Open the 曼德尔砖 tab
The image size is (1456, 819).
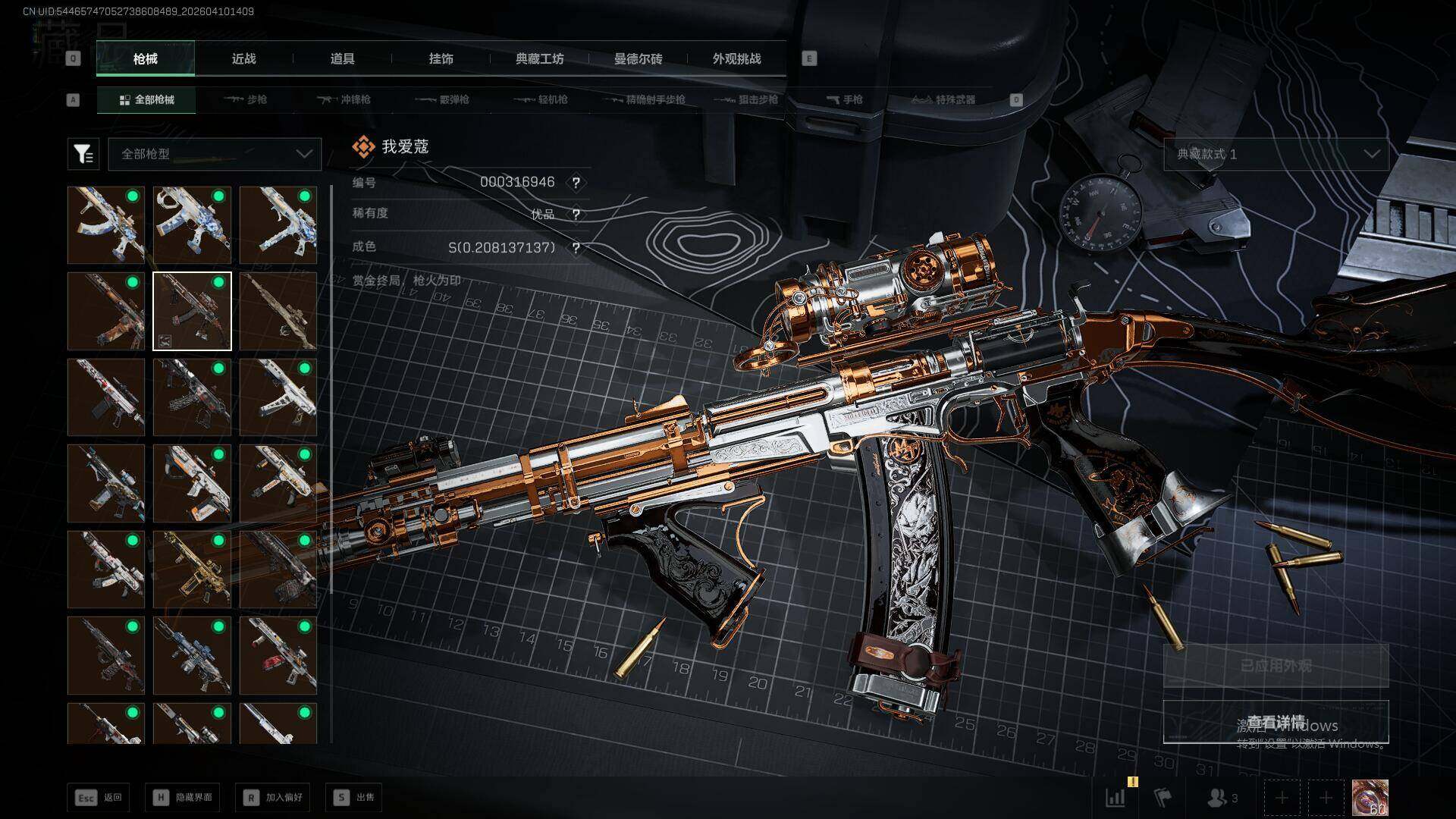tap(638, 59)
